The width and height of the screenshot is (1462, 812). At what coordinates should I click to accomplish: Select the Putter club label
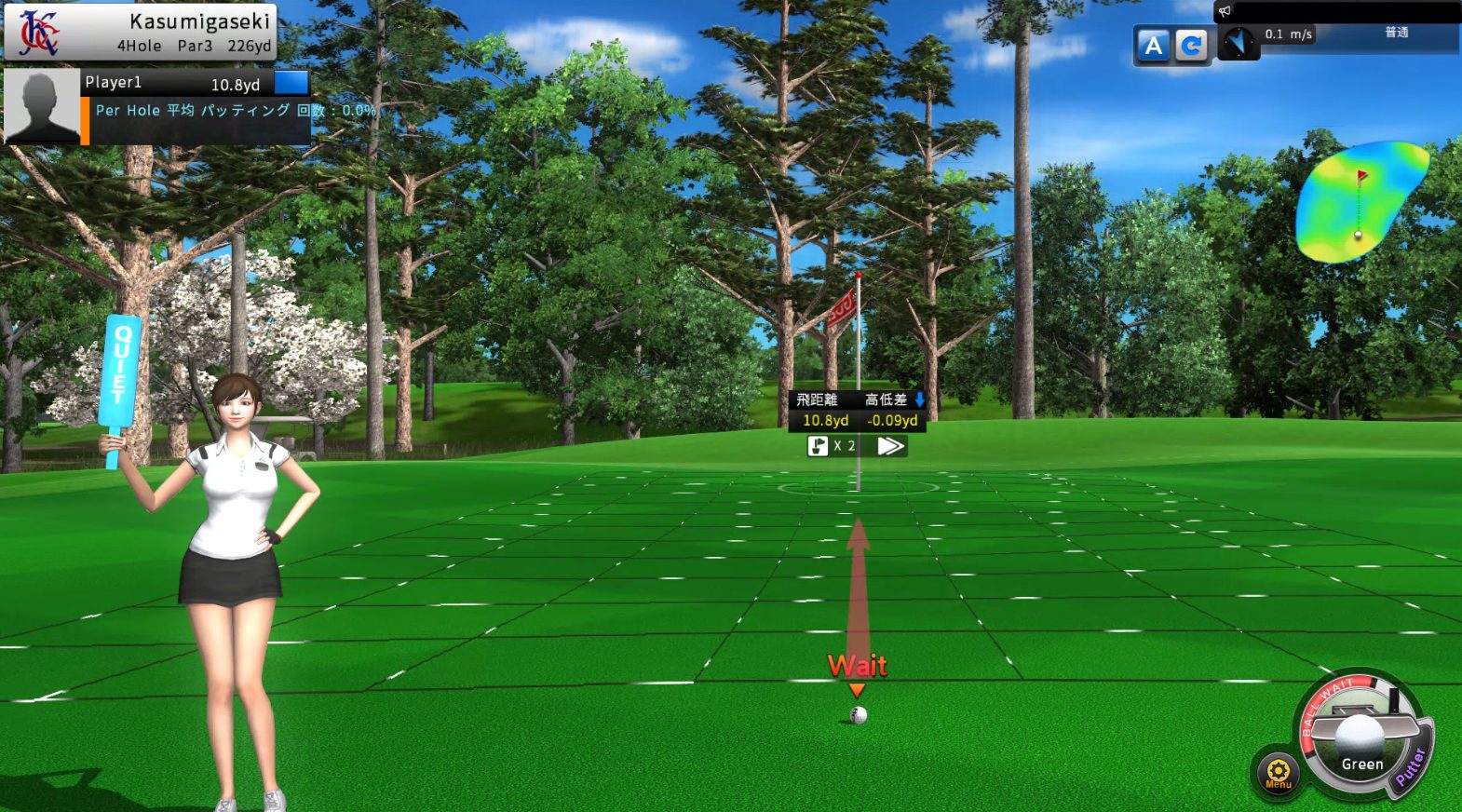coord(1411,765)
